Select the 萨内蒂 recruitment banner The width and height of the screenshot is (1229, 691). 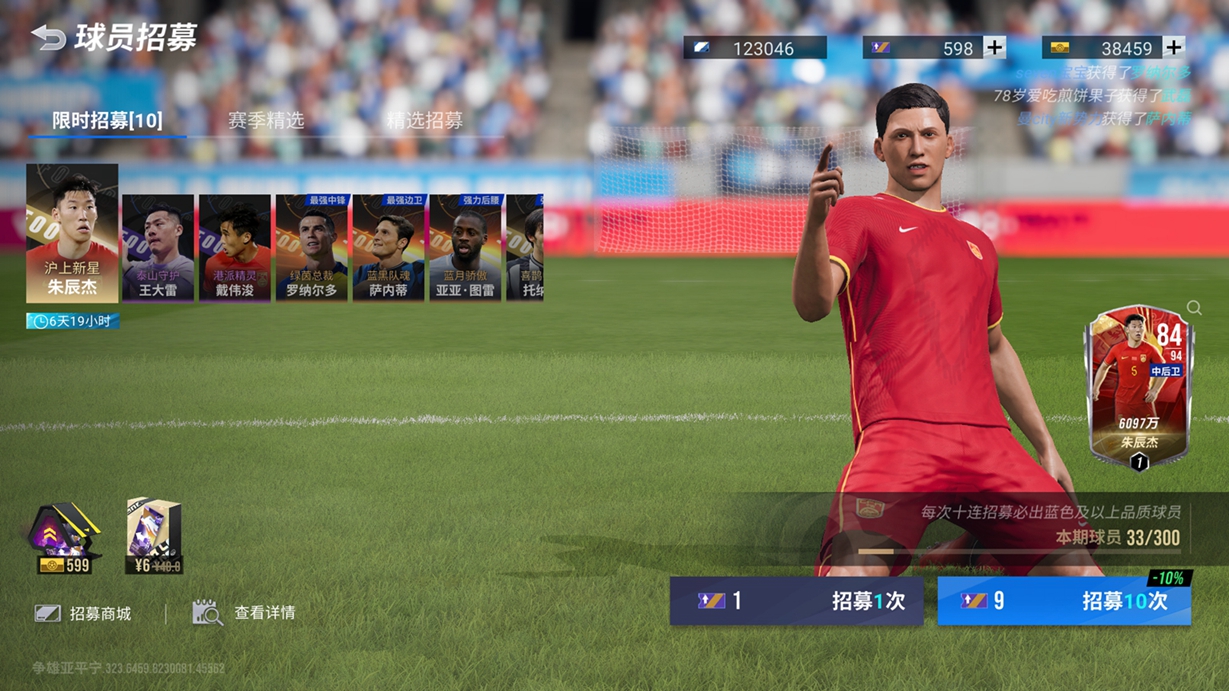pyautogui.click(x=389, y=248)
